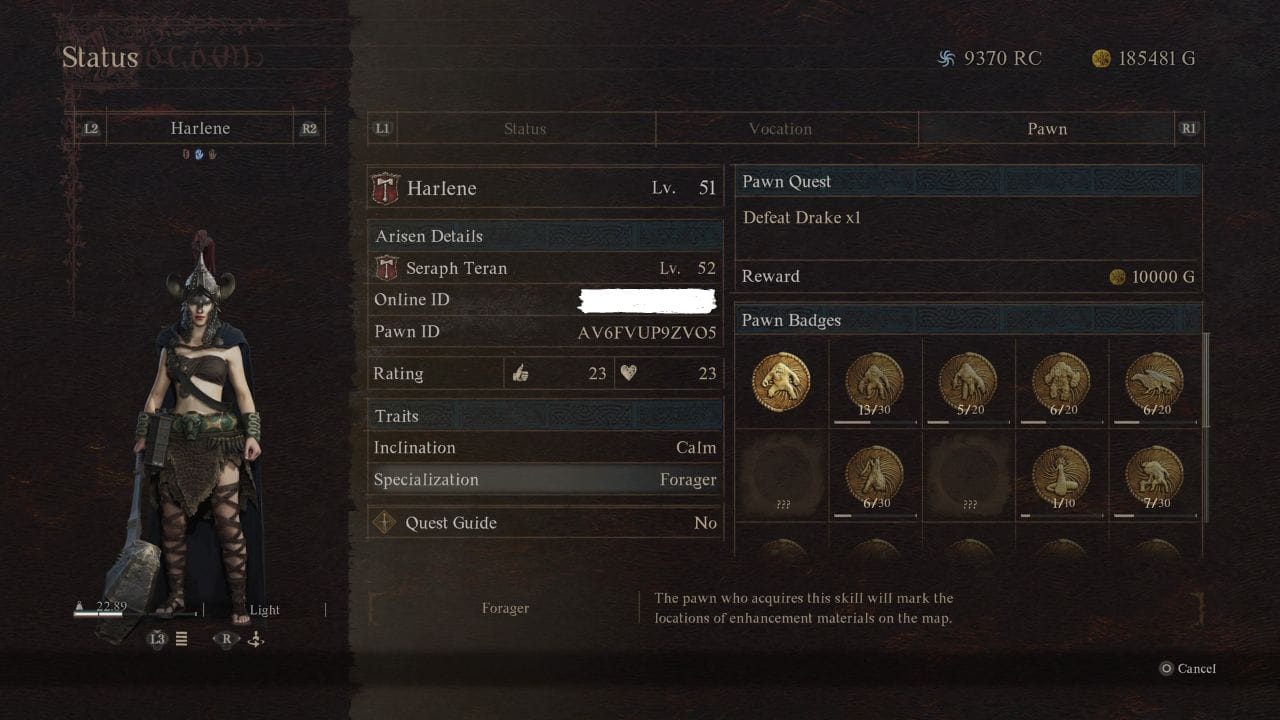Select the winged creature badge at 6/20

(x=1154, y=383)
